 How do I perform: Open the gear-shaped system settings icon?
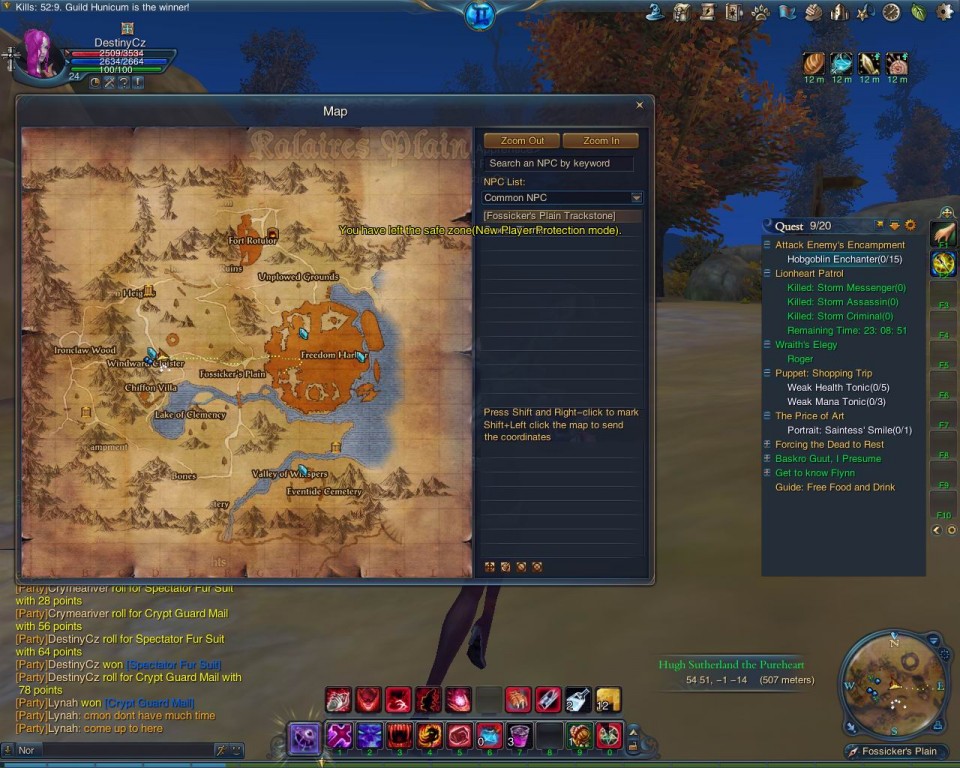(944, 12)
